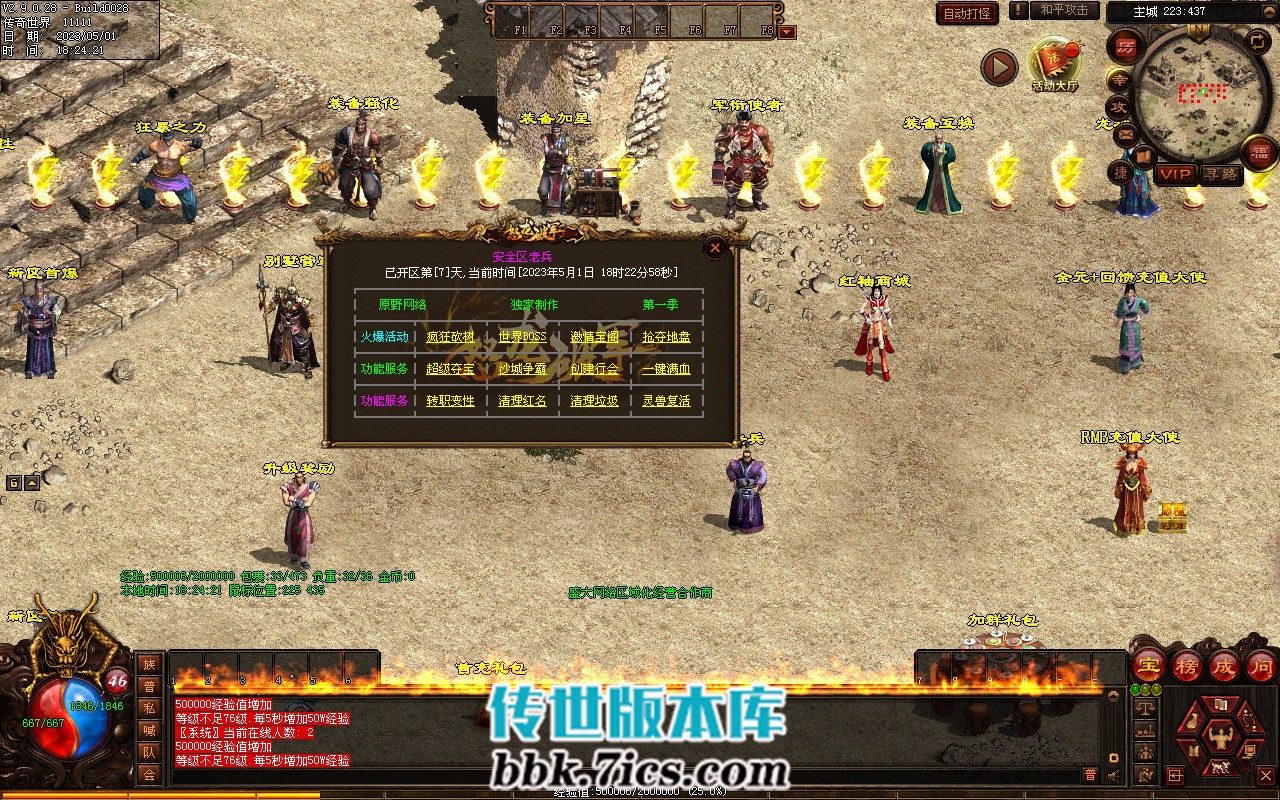Open the 活动大厅 activity hall icon

click(1055, 65)
